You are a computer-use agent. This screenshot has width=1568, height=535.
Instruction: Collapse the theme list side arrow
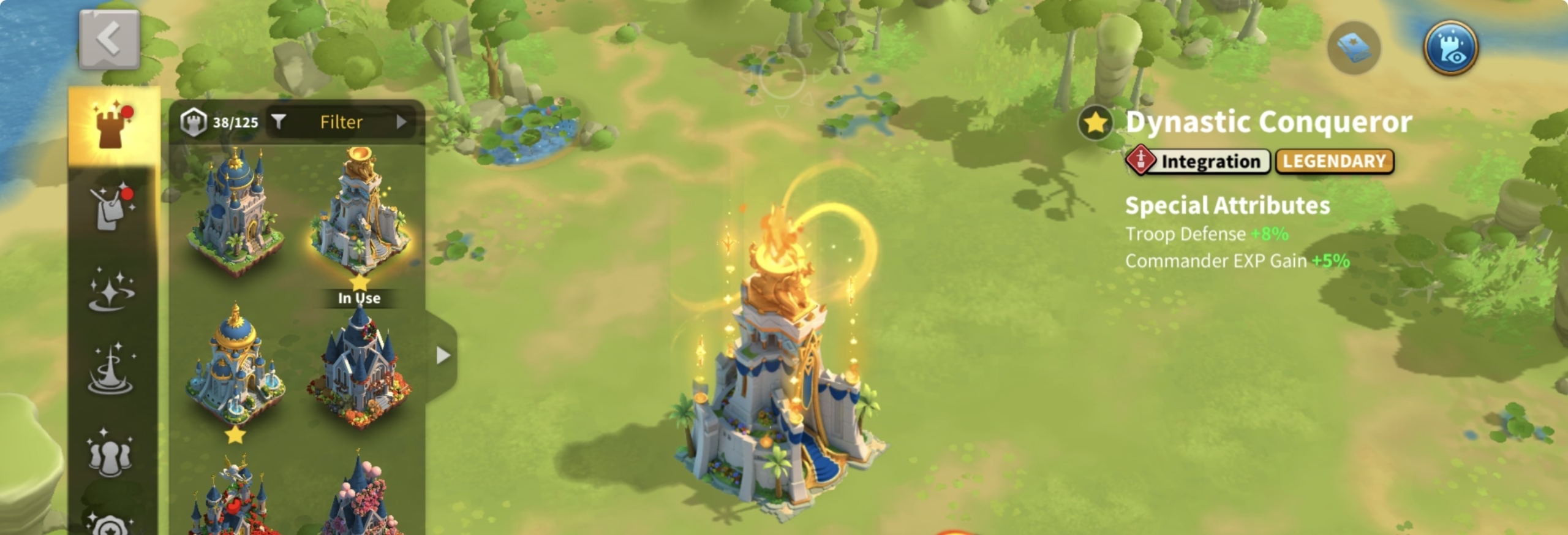tap(443, 355)
